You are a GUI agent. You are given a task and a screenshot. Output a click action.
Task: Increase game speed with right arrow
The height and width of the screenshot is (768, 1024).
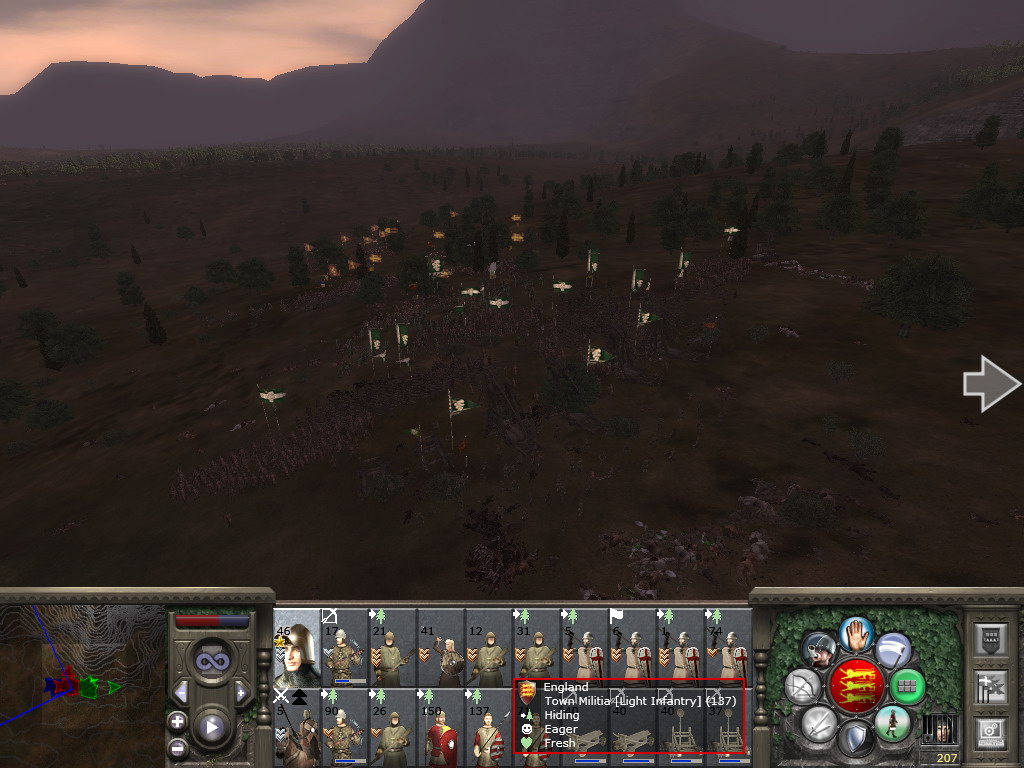pos(241,692)
